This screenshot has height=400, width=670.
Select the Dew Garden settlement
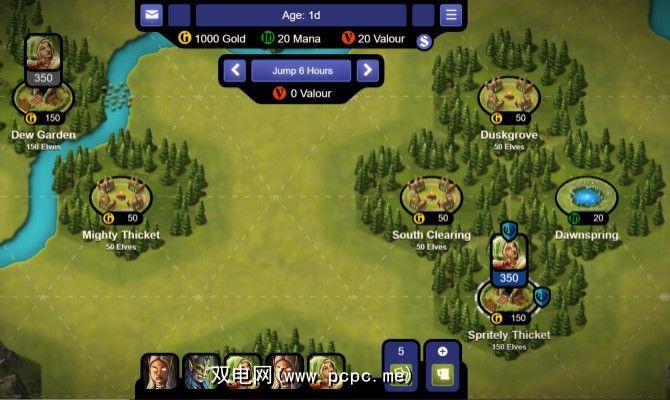tap(43, 98)
